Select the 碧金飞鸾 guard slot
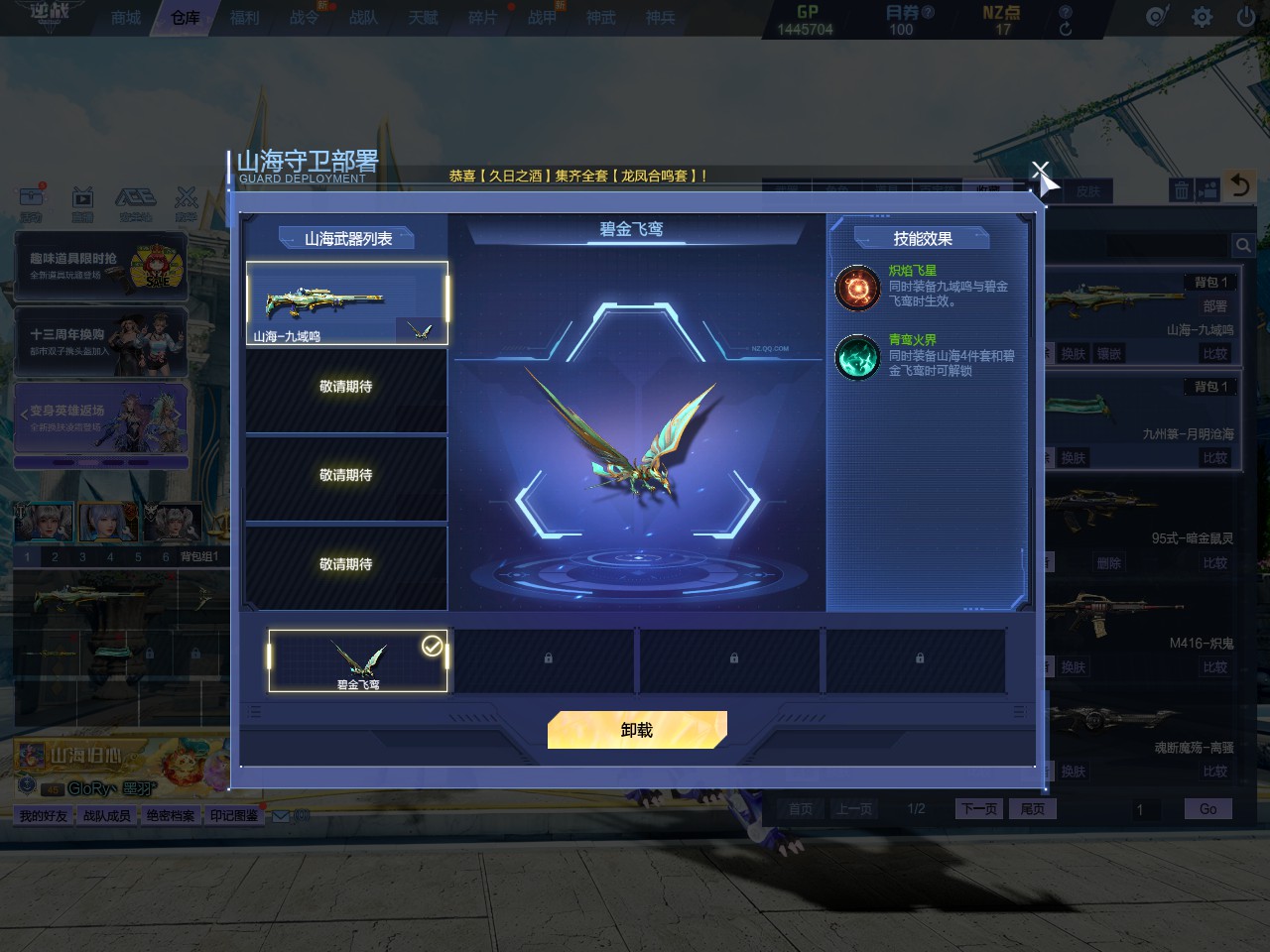Screen dimensions: 1270x952 [x=357, y=660]
